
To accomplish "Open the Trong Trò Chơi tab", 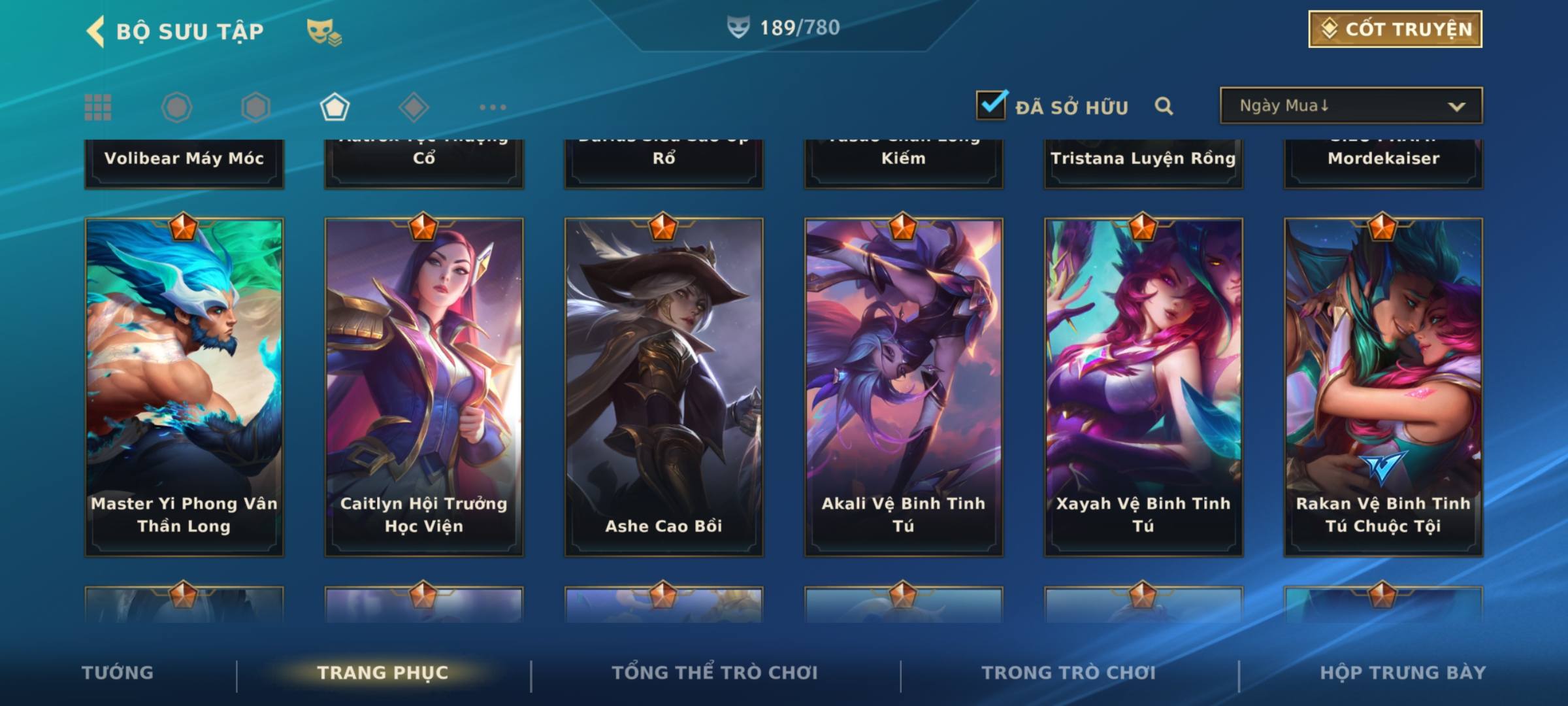I will tap(1069, 673).
